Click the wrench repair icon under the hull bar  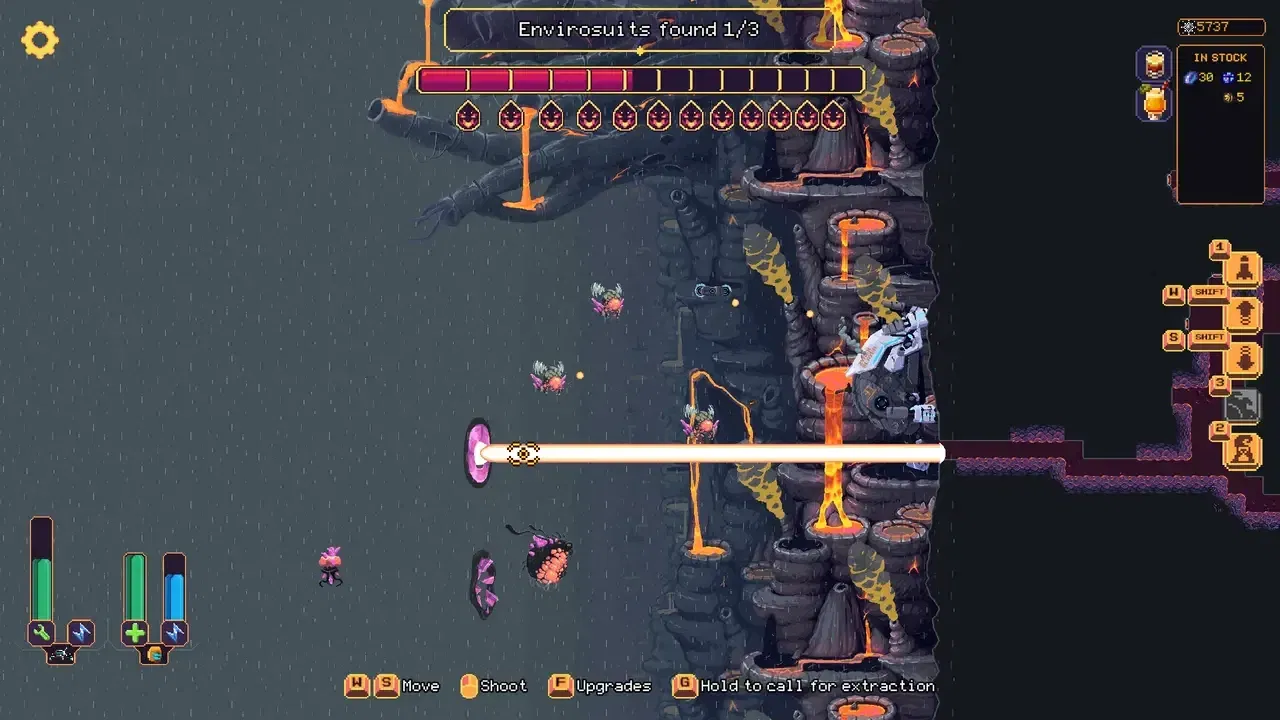pyautogui.click(x=41, y=632)
